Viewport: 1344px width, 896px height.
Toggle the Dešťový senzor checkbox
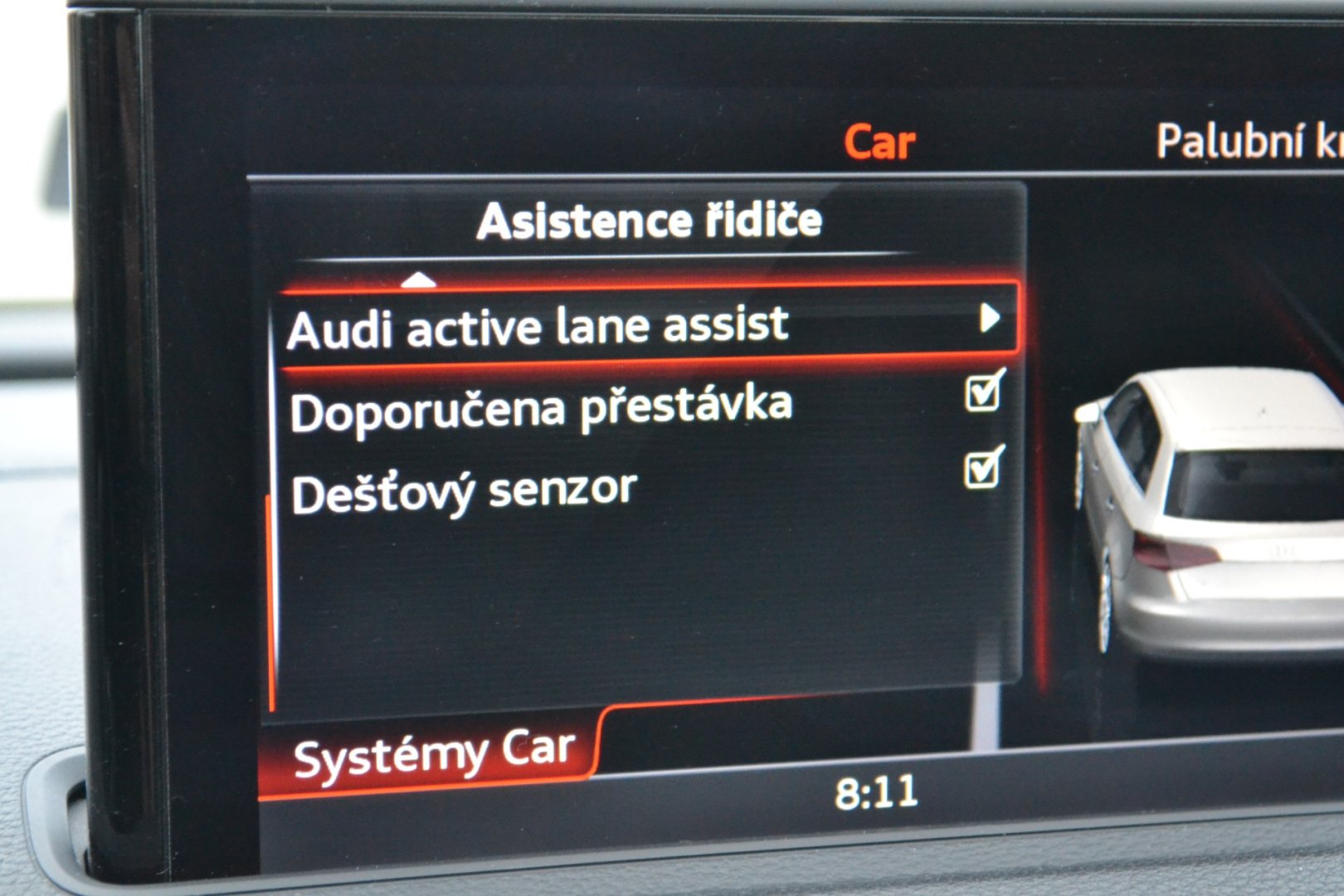point(983,470)
